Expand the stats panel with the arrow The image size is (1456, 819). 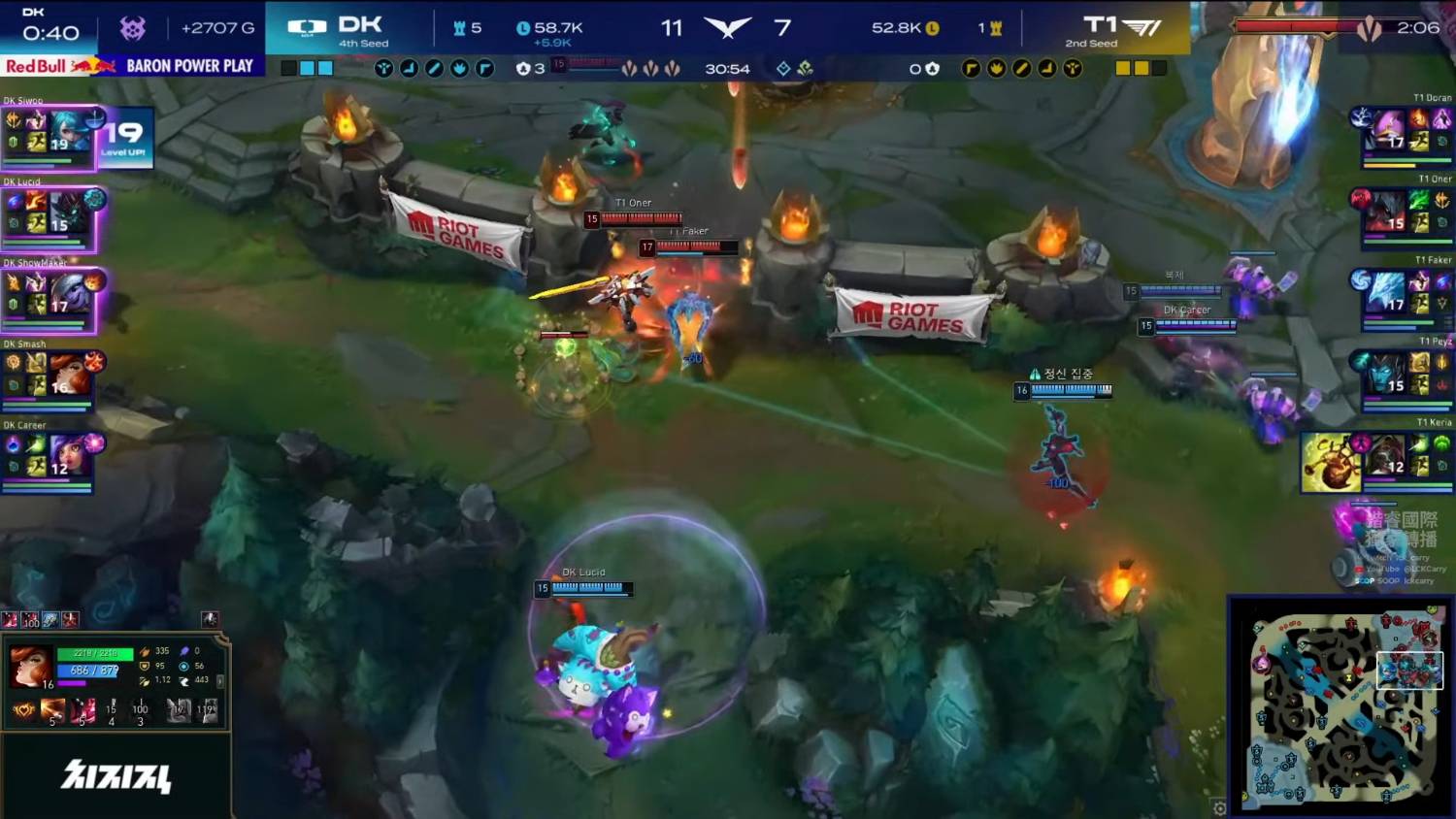point(220,681)
